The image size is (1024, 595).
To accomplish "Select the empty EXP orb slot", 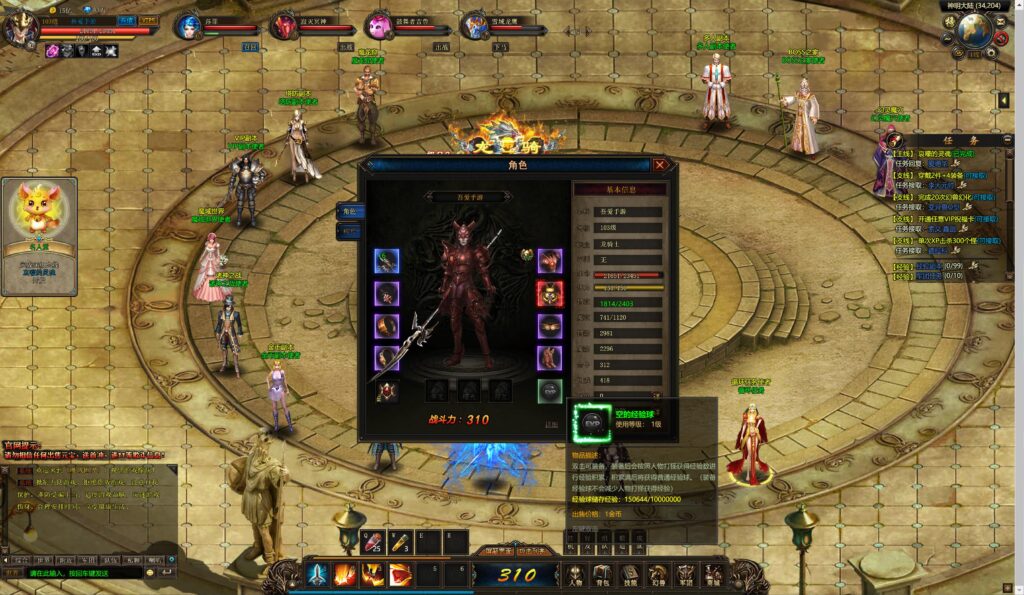I will click(x=550, y=391).
